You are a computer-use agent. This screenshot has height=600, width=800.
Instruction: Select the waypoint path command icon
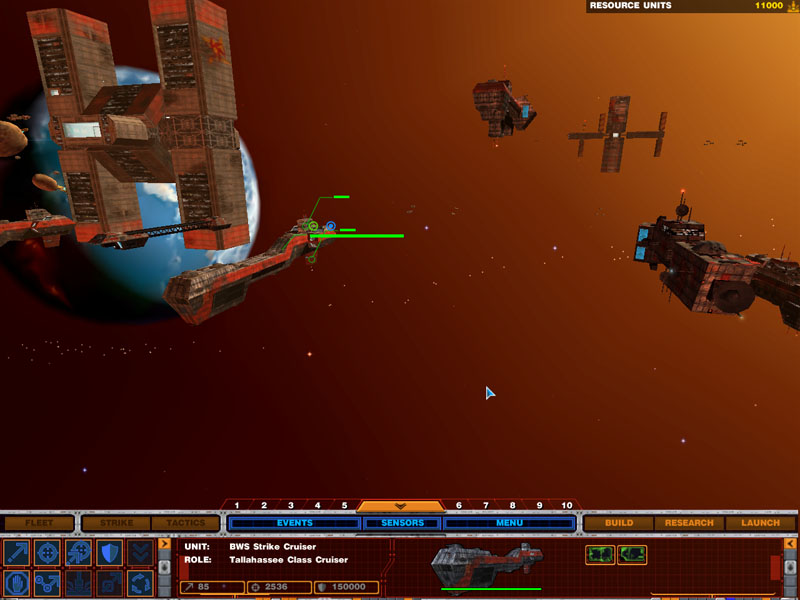point(48,582)
